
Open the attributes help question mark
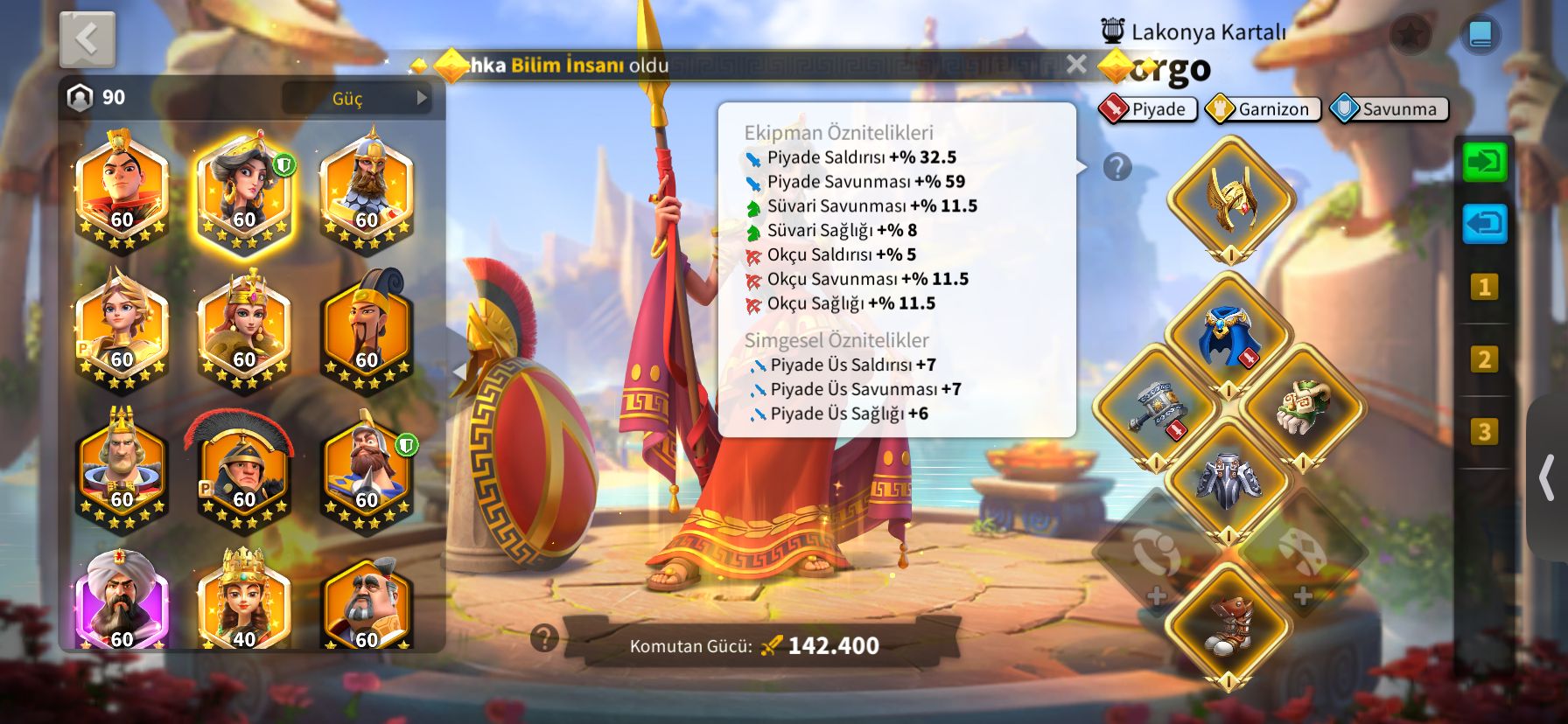pos(1117,167)
